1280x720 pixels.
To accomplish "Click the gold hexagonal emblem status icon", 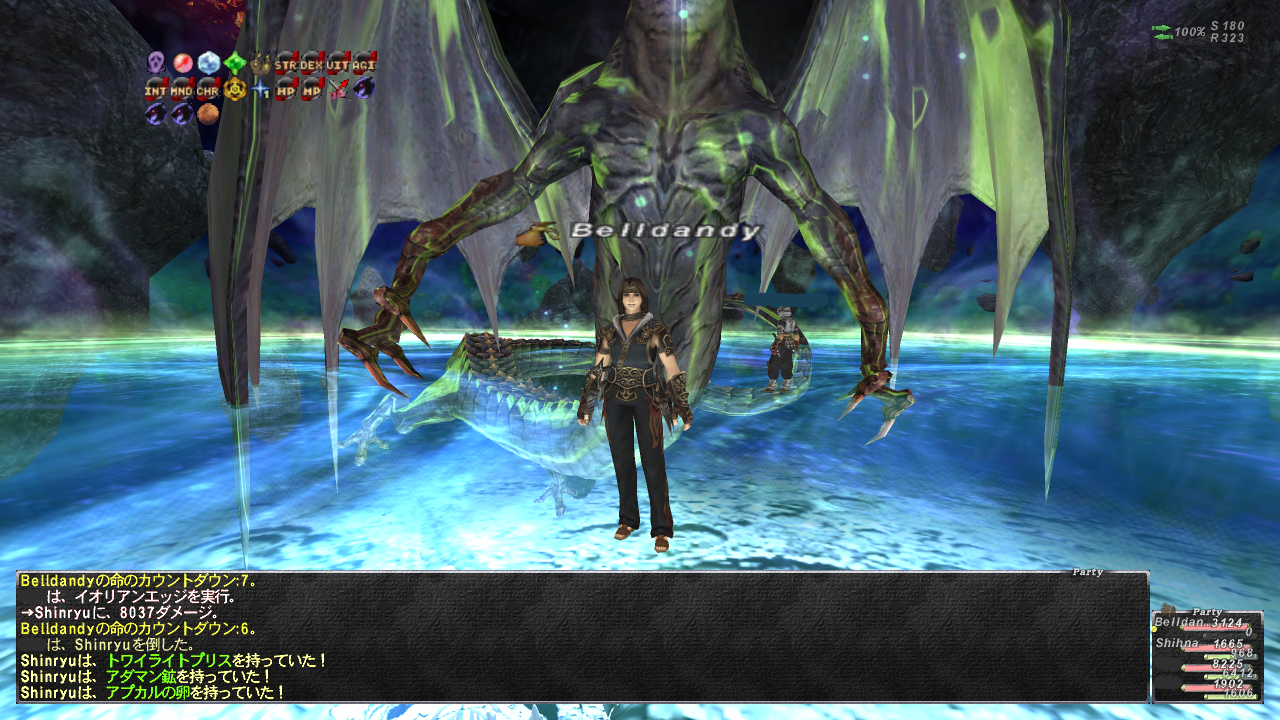I will (234, 88).
